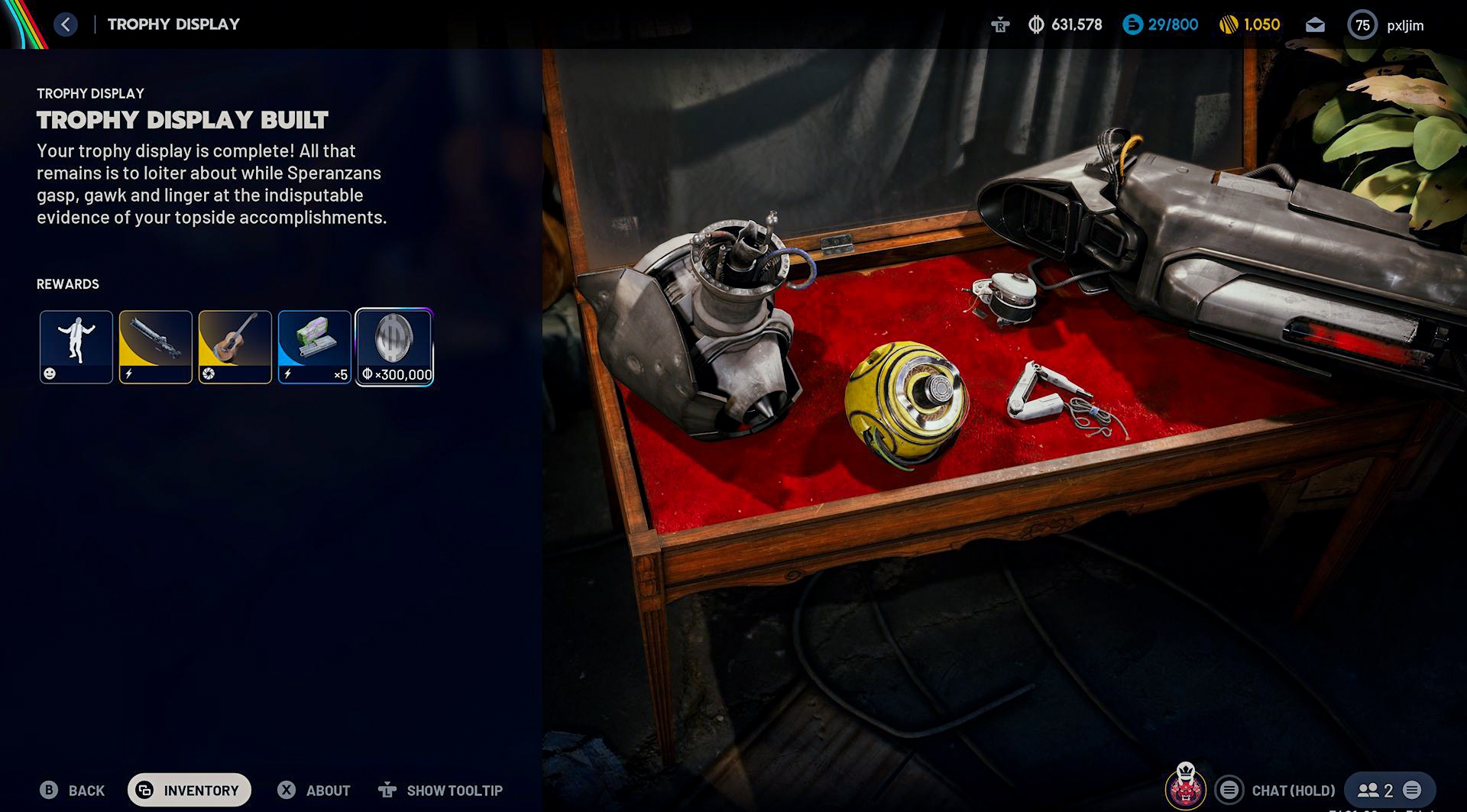Show the tooltip option
This screenshot has width=1467, height=812.
coord(441,790)
